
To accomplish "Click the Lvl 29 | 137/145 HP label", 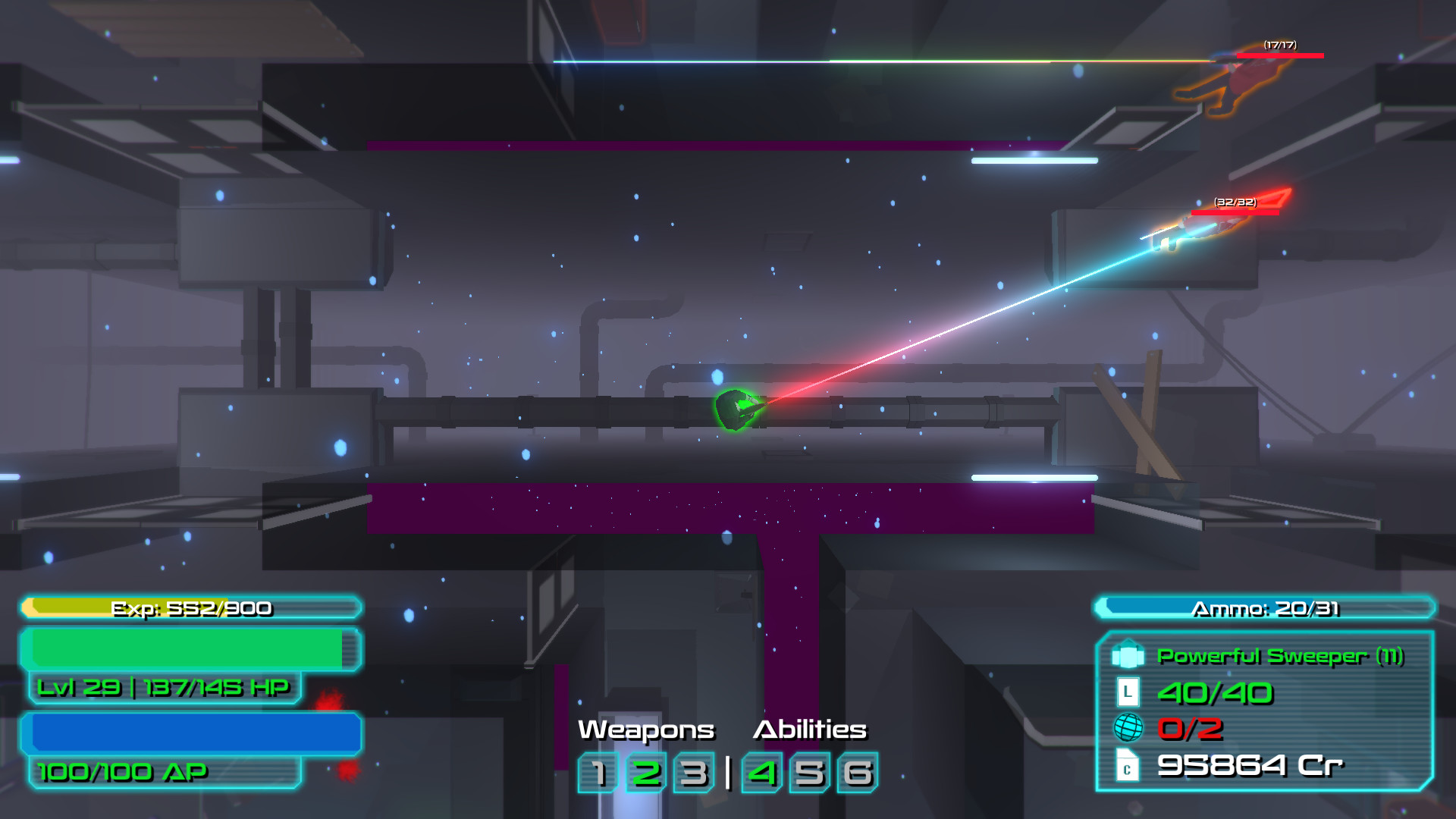I will tap(164, 689).
